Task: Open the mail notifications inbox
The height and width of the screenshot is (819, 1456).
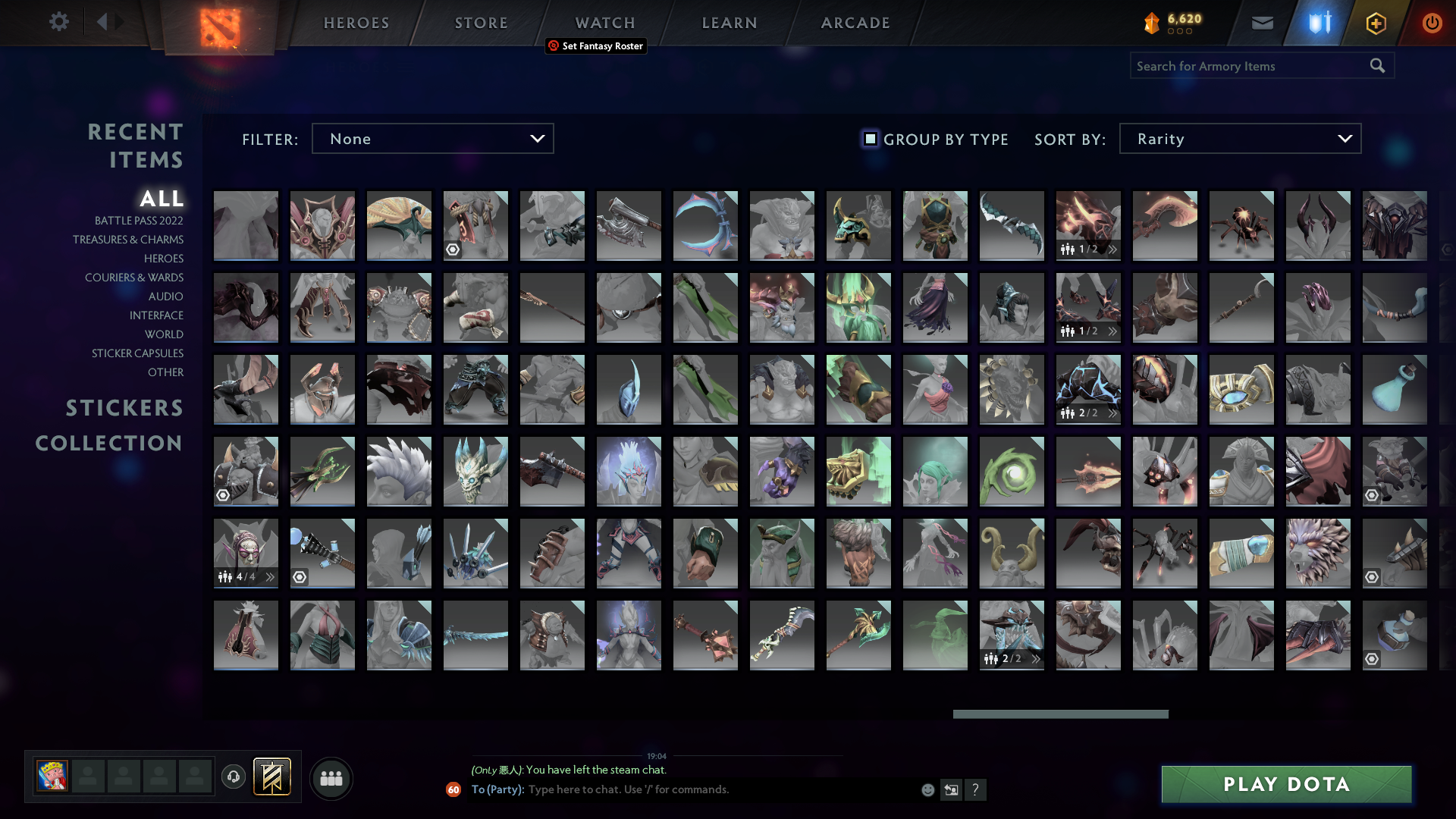Action: [x=1261, y=22]
